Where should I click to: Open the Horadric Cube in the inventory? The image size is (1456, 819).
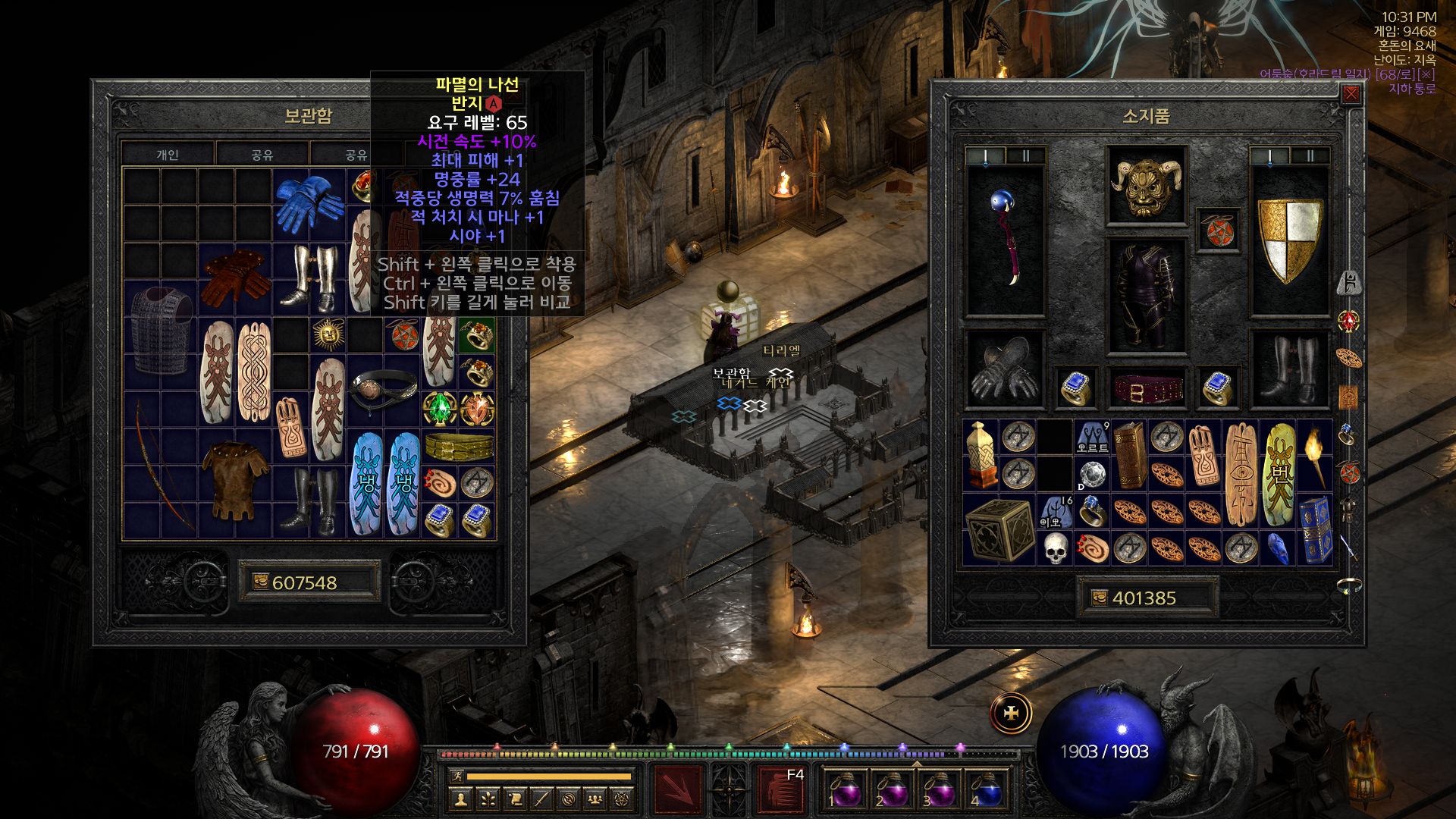(x=999, y=529)
